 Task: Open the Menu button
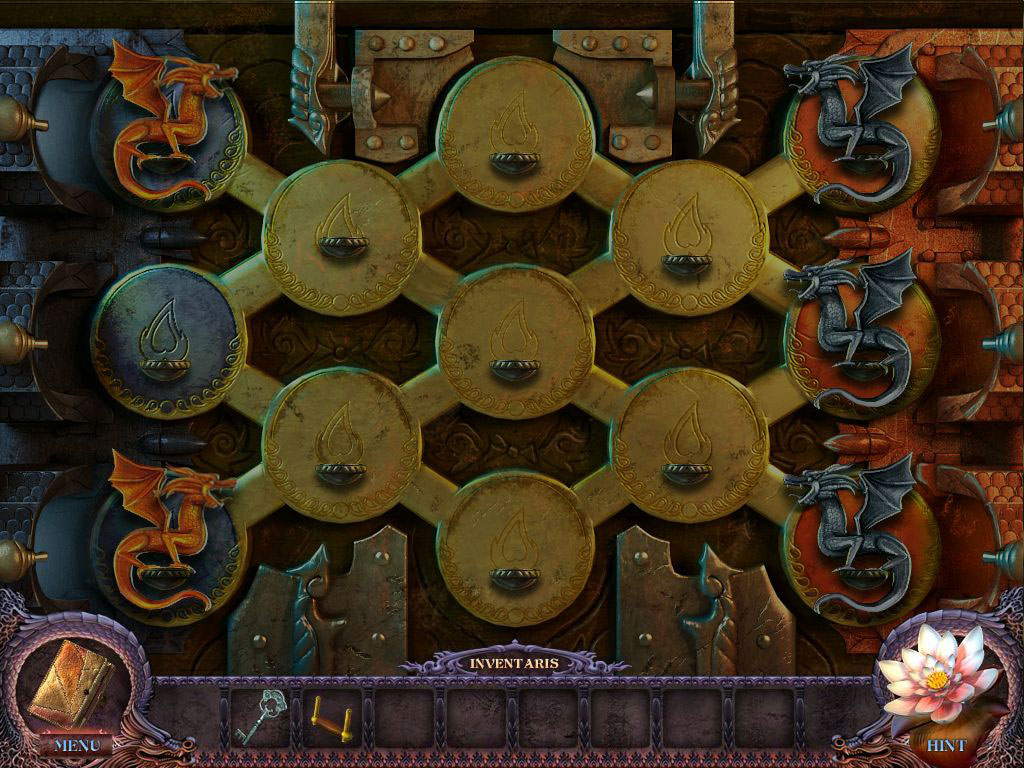pyautogui.click(x=76, y=745)
